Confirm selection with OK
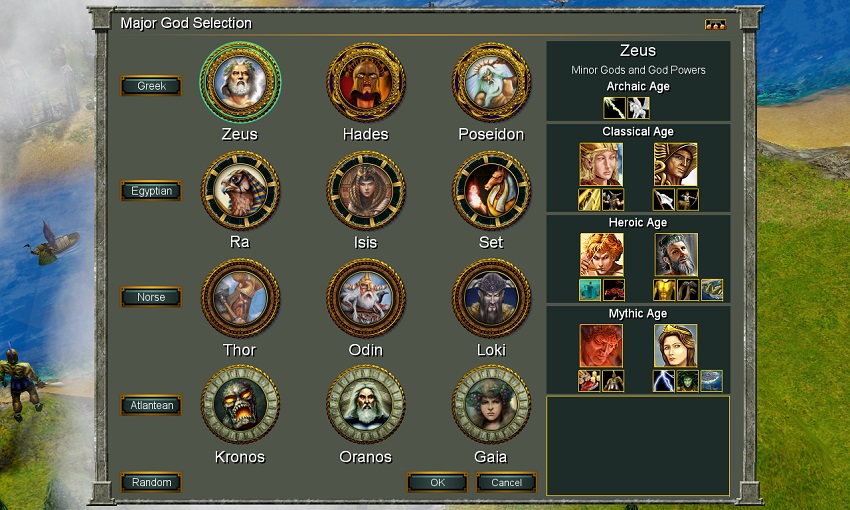The width and height of the screenshot is (850, 510). pyautogui.click(x=437, y=482)
